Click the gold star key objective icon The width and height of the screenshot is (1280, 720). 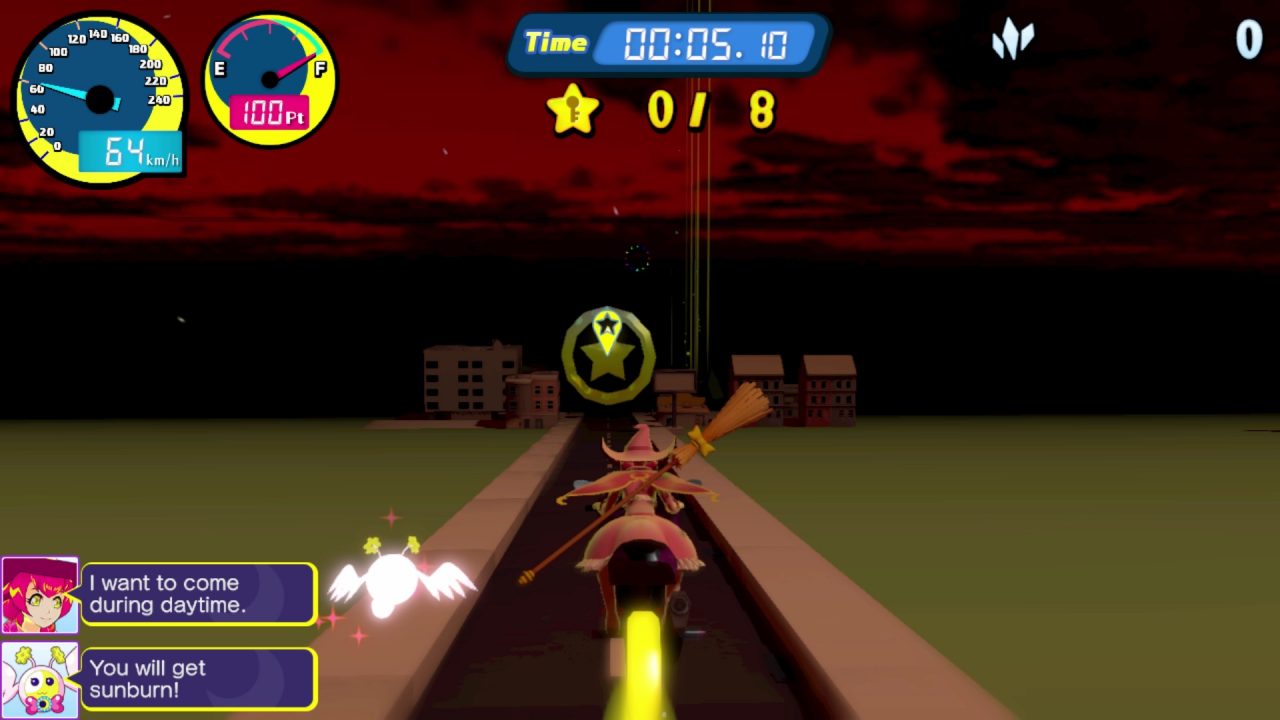pyautogui.click(x=573, y=109)
